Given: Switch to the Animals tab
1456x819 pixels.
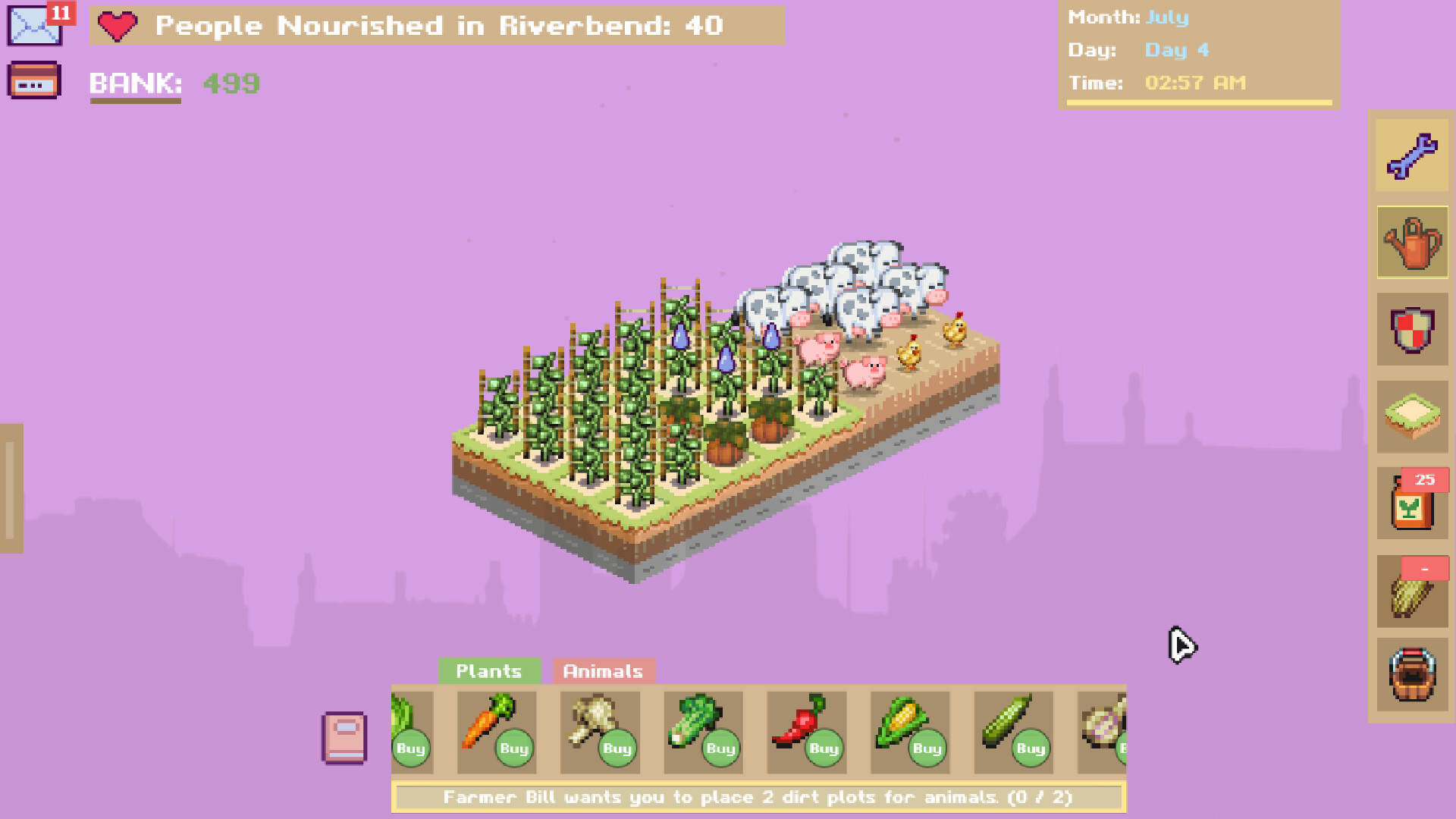Looking at the screenshot, I should [603, 670].
